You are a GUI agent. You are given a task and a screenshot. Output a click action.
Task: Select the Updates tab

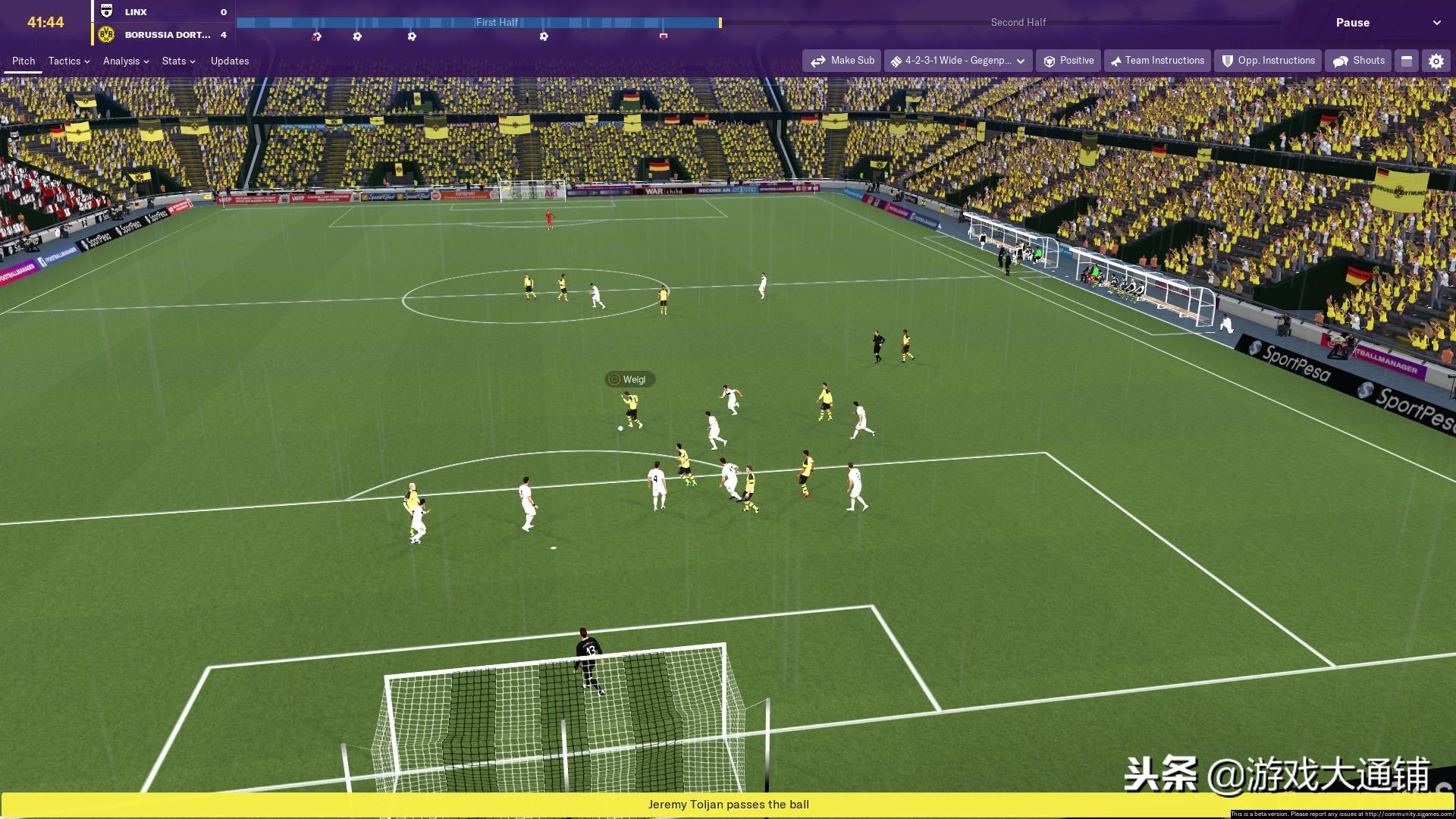point(229,61)
